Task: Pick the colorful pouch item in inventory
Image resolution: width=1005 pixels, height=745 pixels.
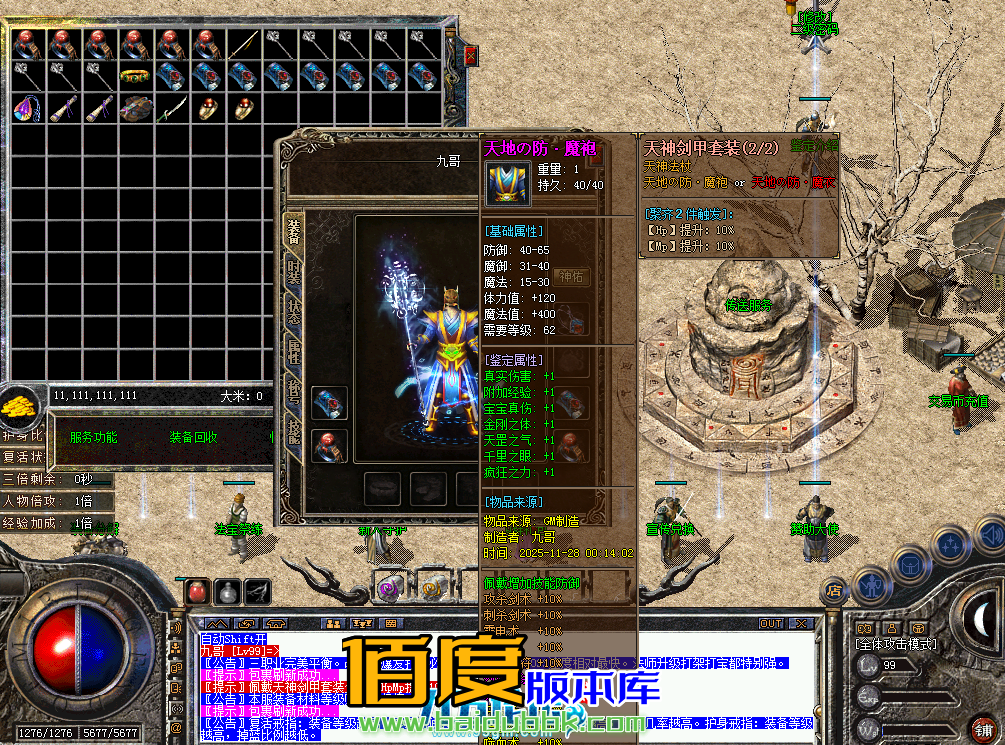Action: coord(26,109)
